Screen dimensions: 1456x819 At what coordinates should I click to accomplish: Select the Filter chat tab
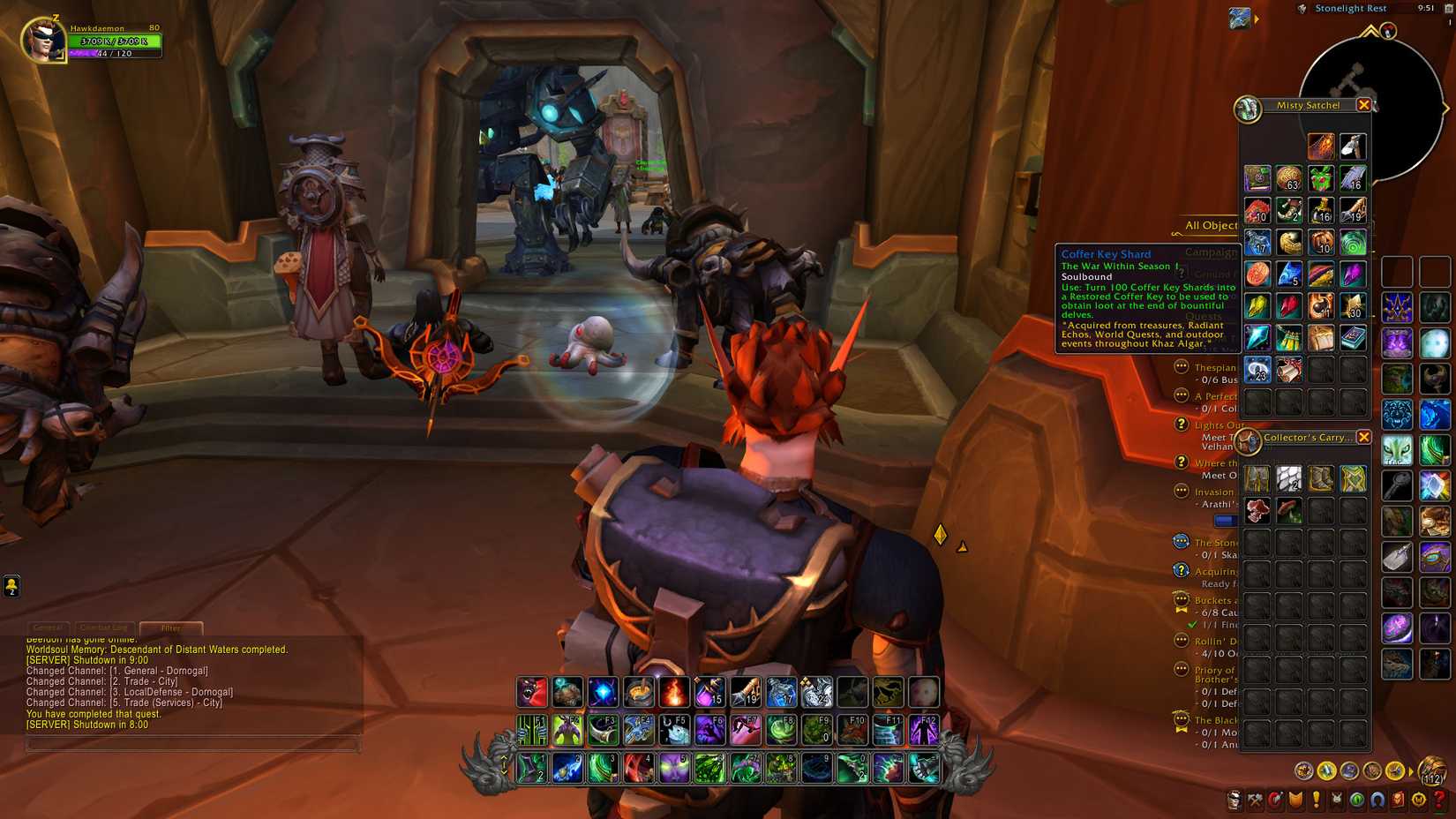[x=169, y=627]
